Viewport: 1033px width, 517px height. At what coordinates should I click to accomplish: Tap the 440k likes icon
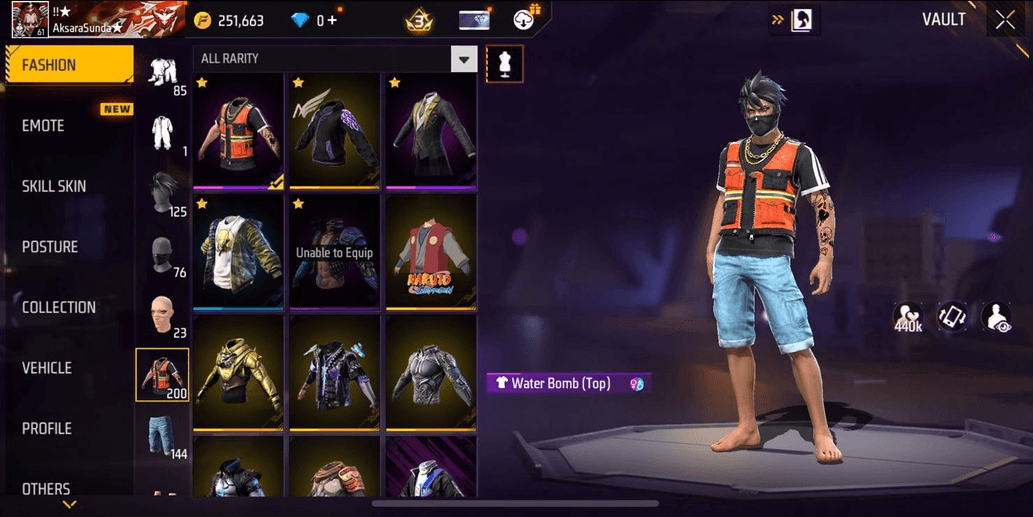click(x=908, y=318)
